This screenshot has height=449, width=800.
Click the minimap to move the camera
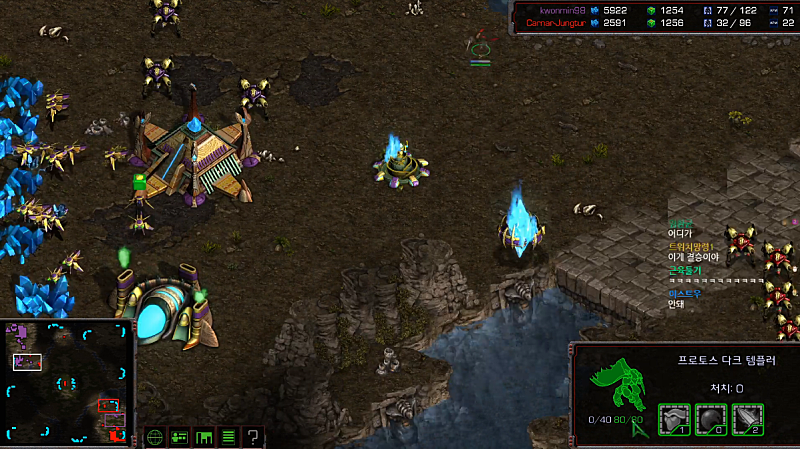[67, 381]
